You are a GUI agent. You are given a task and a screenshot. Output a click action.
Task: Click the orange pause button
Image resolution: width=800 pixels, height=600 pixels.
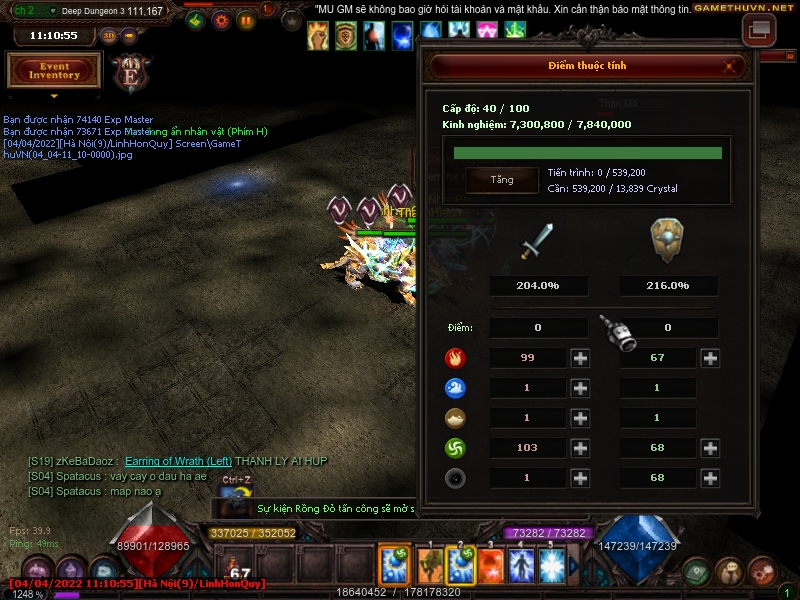(x=246, y=20)
